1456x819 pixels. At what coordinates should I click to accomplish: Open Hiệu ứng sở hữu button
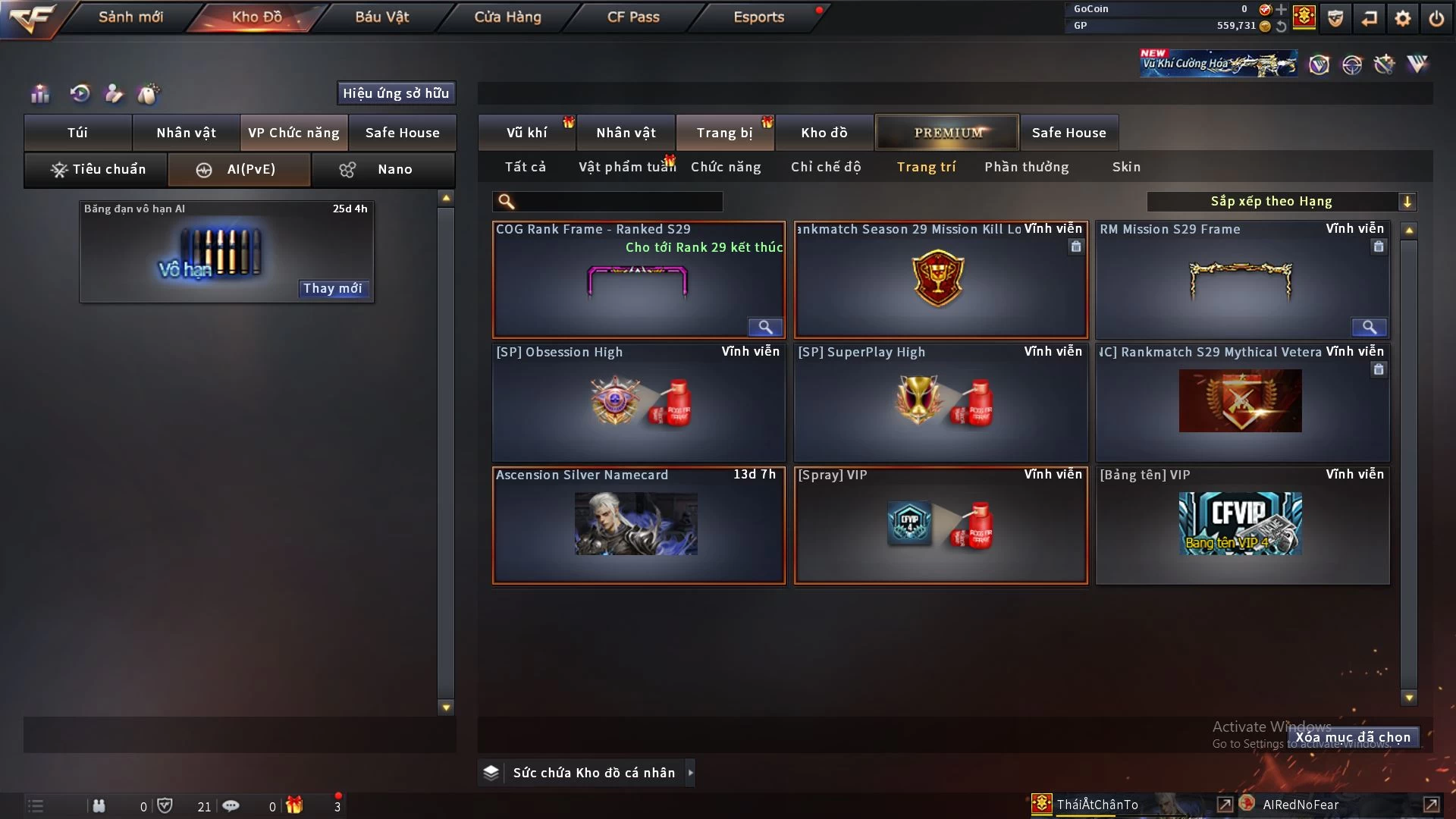click(x=396, y=93)
